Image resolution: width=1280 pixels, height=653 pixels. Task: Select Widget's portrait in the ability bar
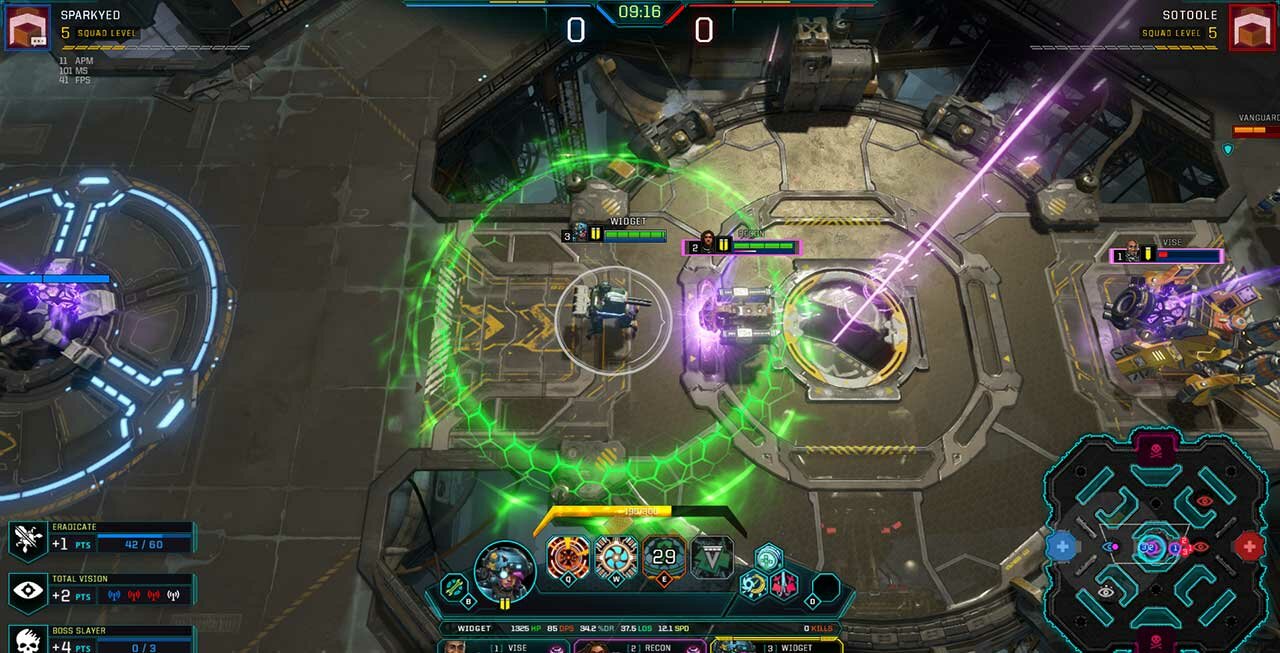[505, 569]
